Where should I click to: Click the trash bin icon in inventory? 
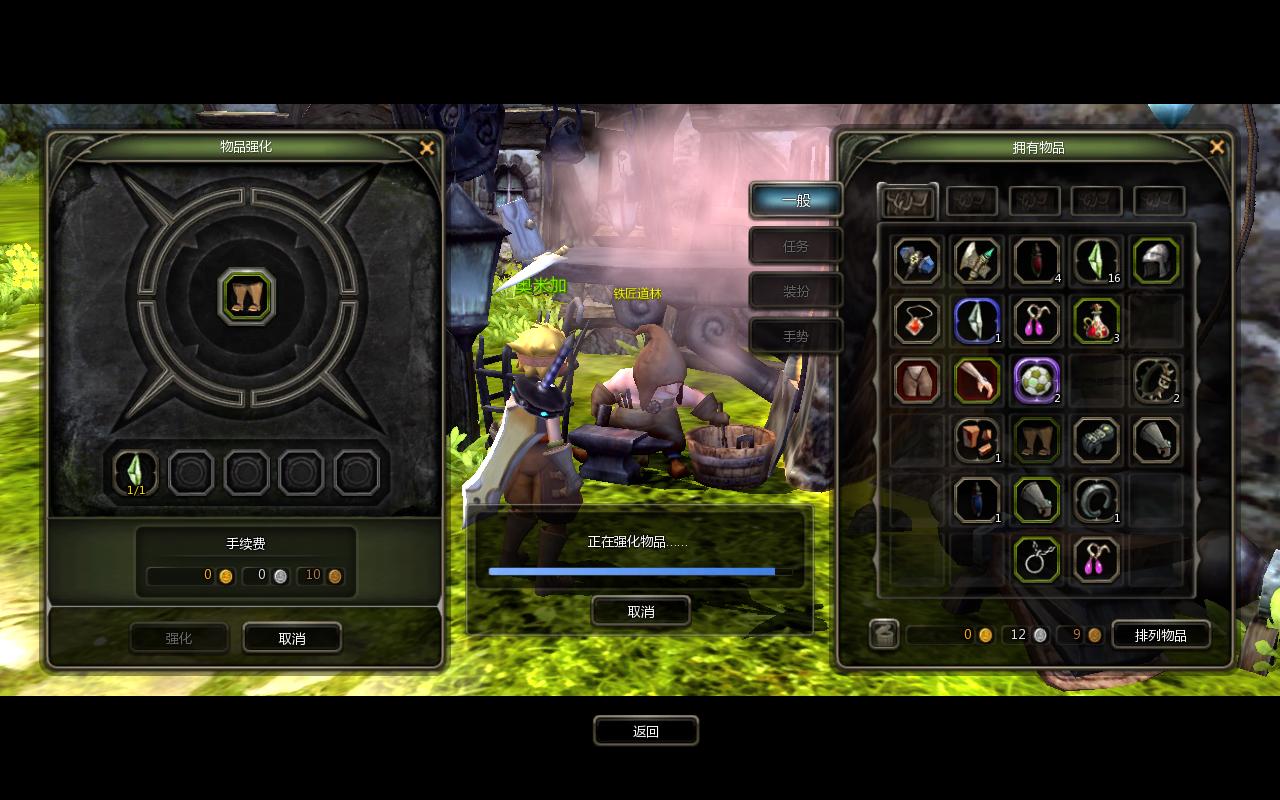pos(884,634)
